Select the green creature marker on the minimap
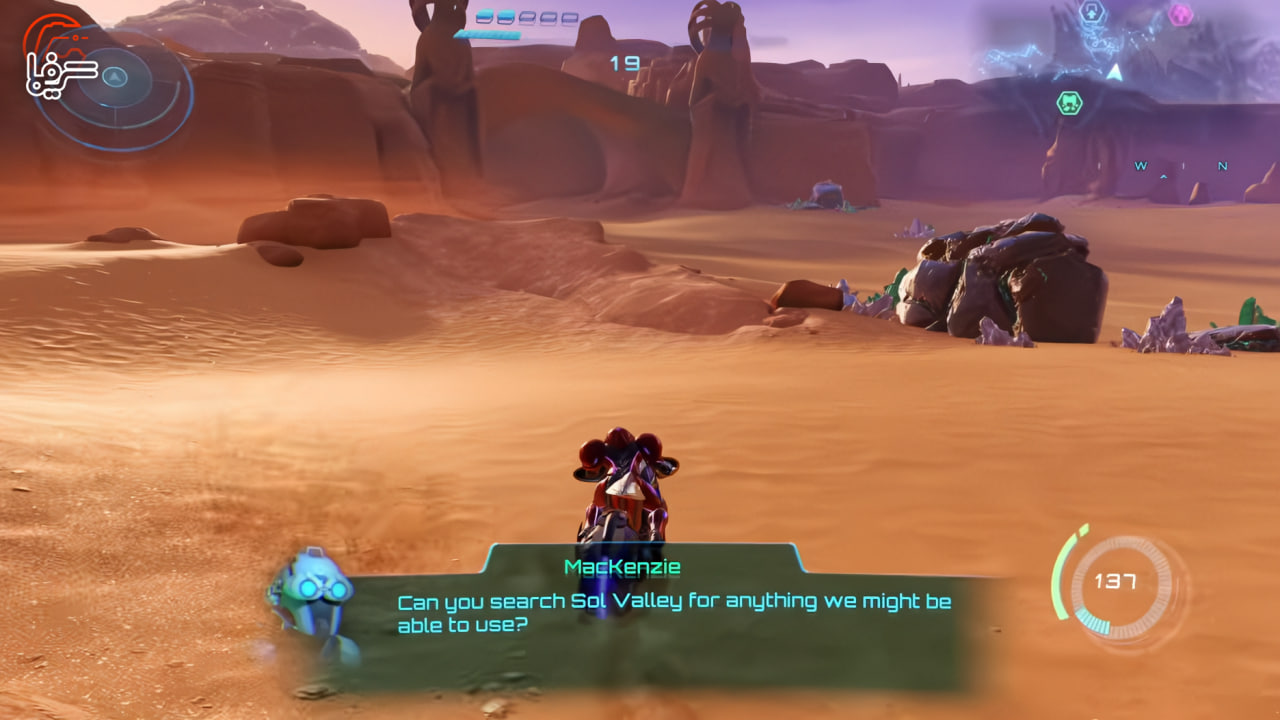This screenshot has height=720, width=1280. pos(1070,101)
